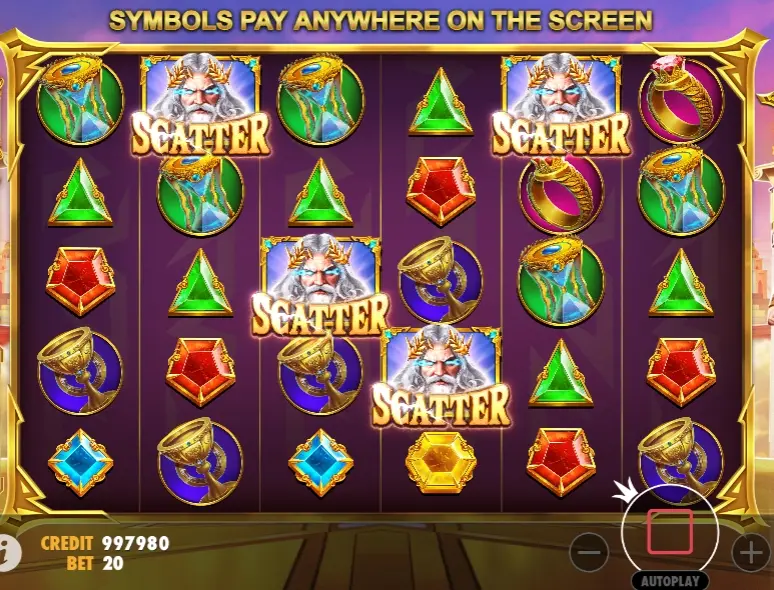The height and width of the screenshot is (590, 774).
Task: Open the game info panel
Action: (x=8, y=551)
